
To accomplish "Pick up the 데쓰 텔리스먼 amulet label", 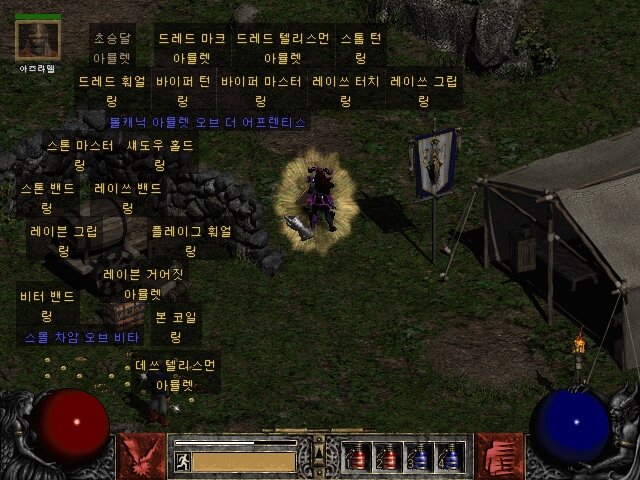I will pyautogui.click(x=175, y=374).
